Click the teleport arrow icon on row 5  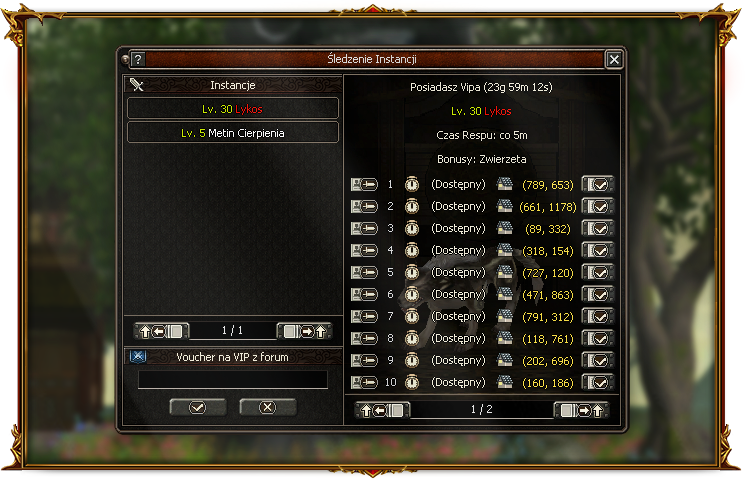point(364,272)
